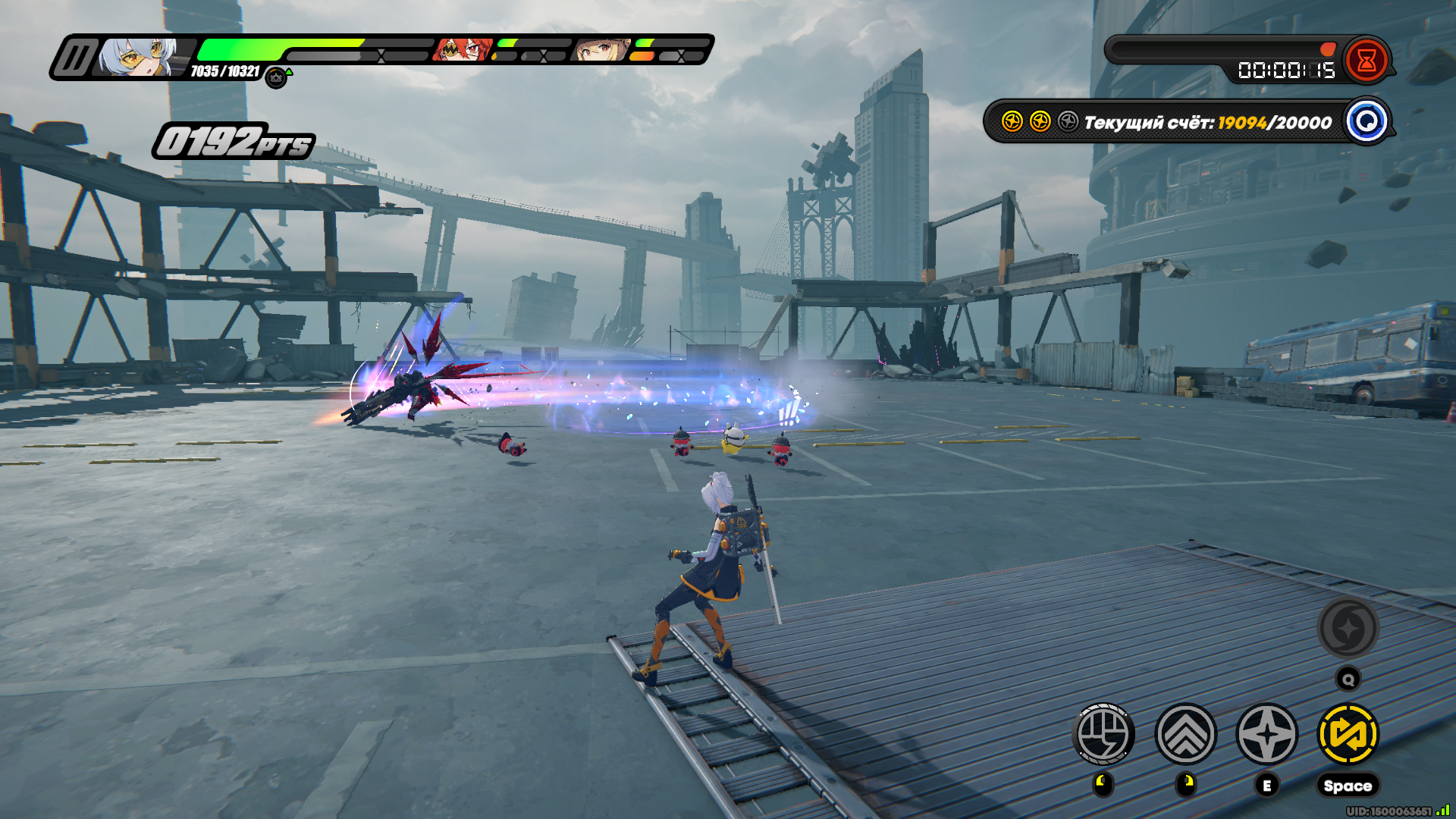1456x819 pixels.
Task: Pause the battle with the pause button
Action: coord(75,58)
